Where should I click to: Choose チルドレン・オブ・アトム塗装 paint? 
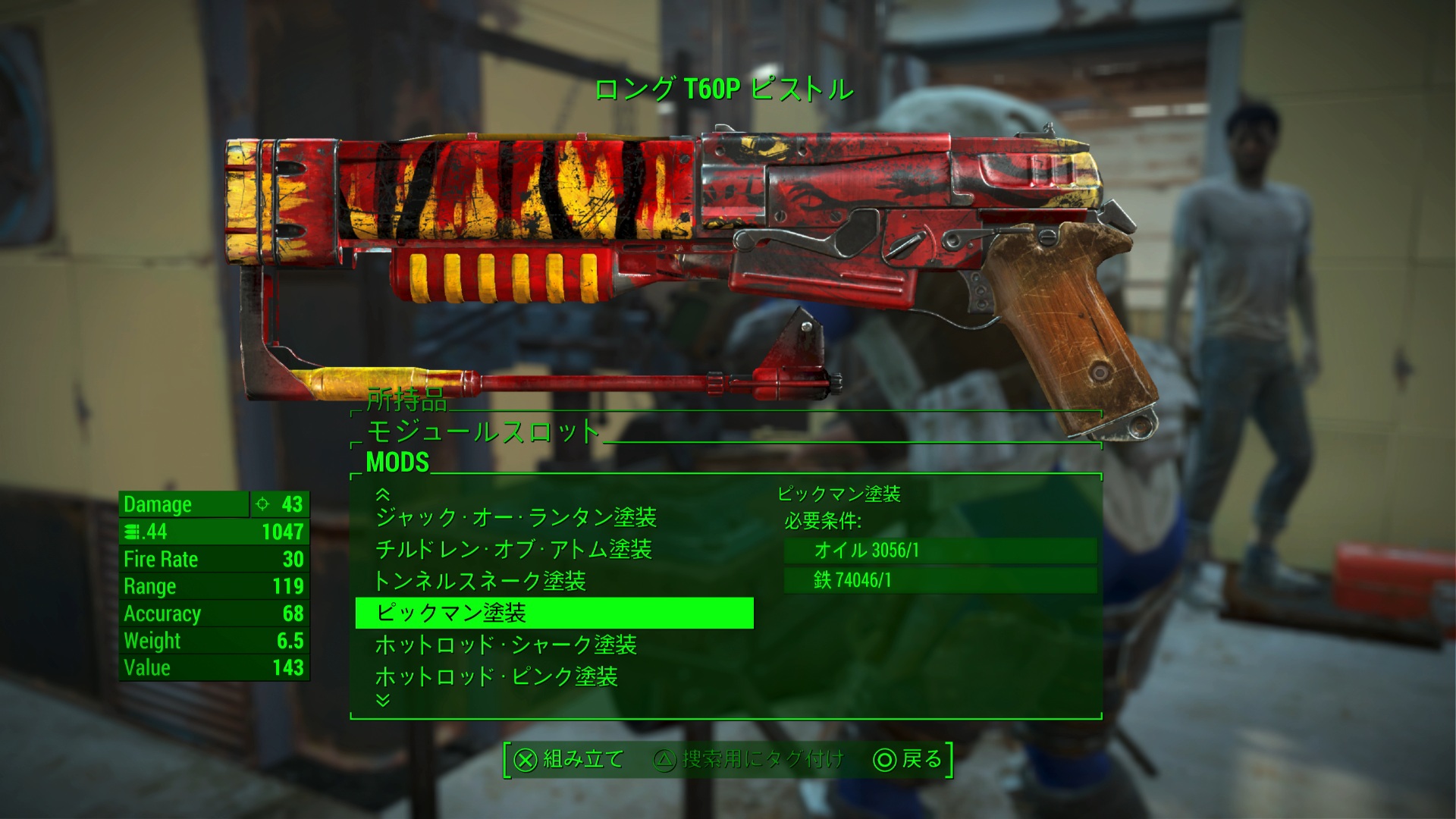pyautogui.click(x=513, y=549)
